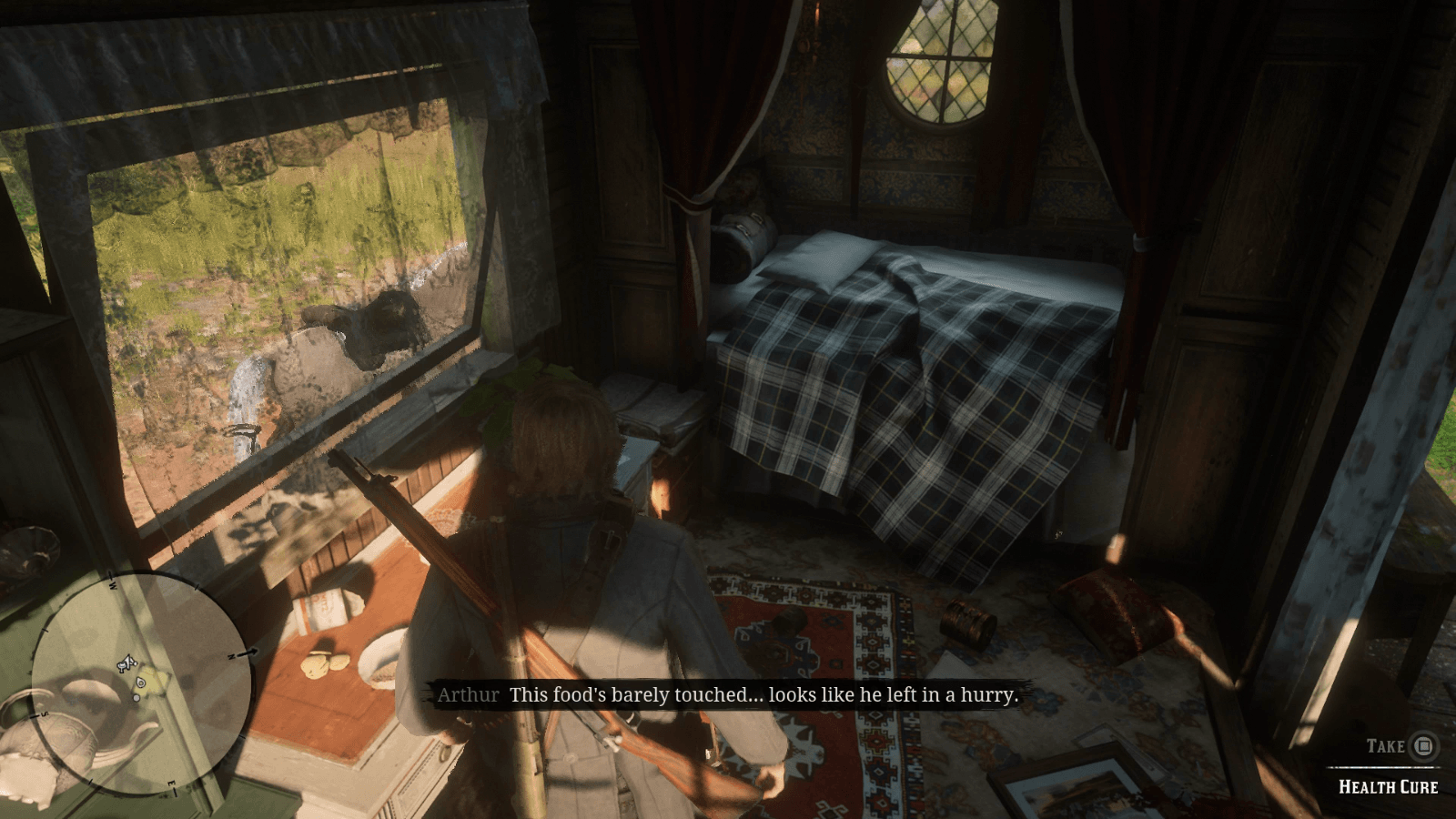This screenshot has width=1456, height=819.
Task: Click the North marker on the compass ring
Action: (233, 656)
